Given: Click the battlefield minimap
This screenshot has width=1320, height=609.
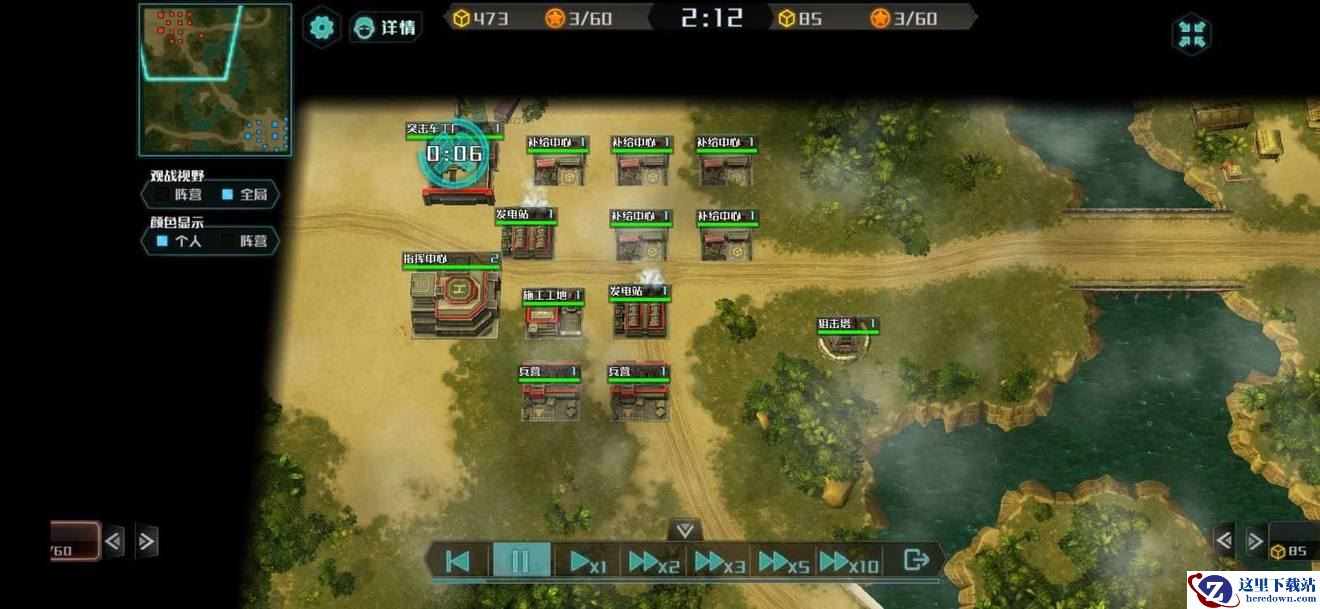Looking at the screenshot, I should (215, 80).
